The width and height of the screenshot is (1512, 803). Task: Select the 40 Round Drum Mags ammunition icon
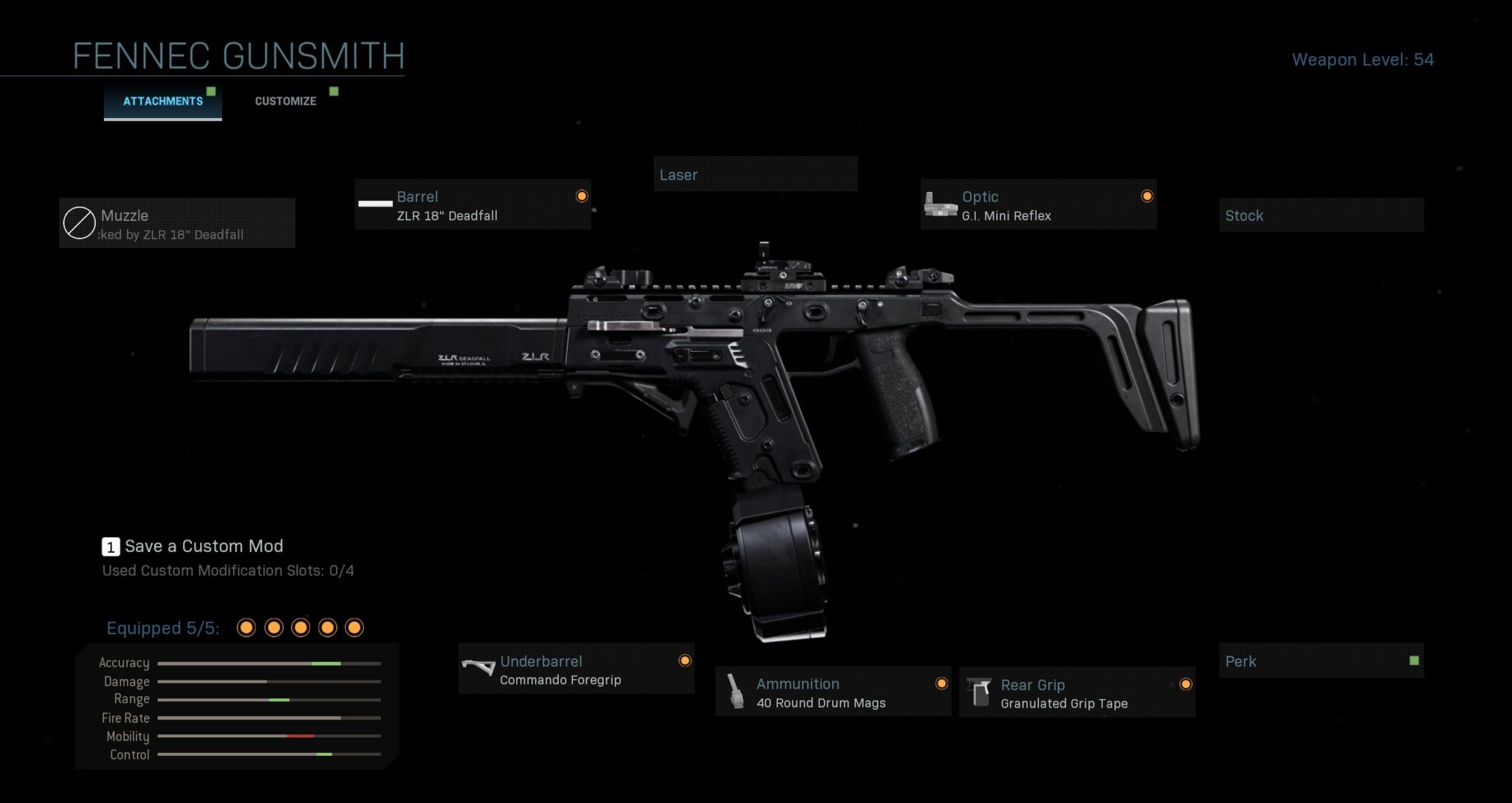735,692
